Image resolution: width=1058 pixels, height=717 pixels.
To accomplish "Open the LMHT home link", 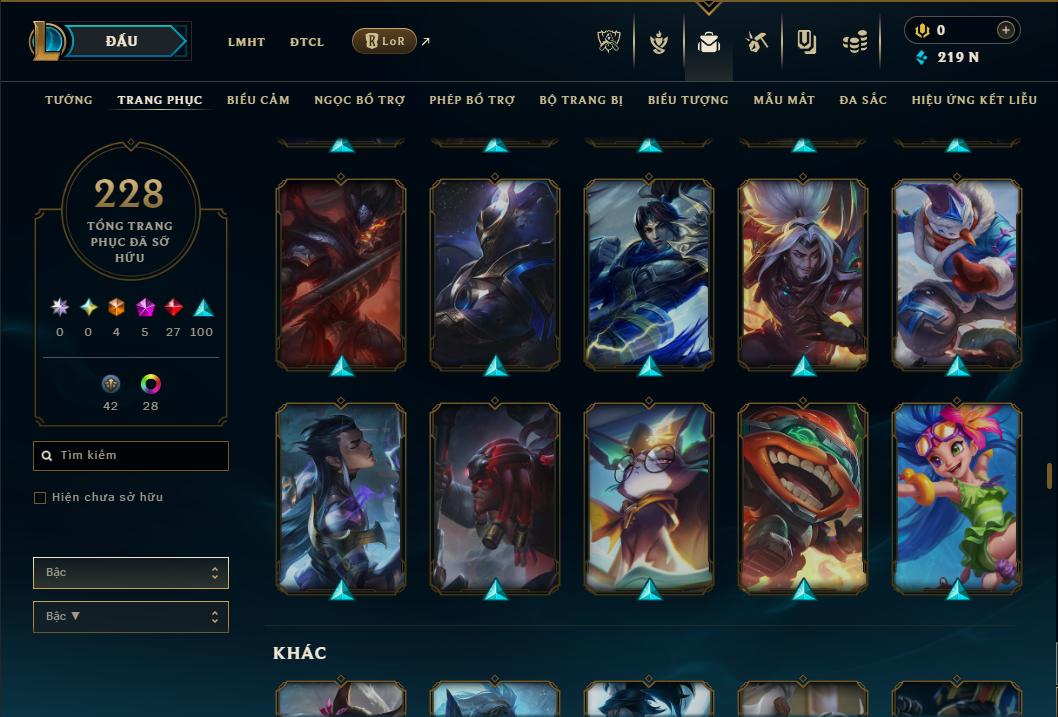I will 246,42.
